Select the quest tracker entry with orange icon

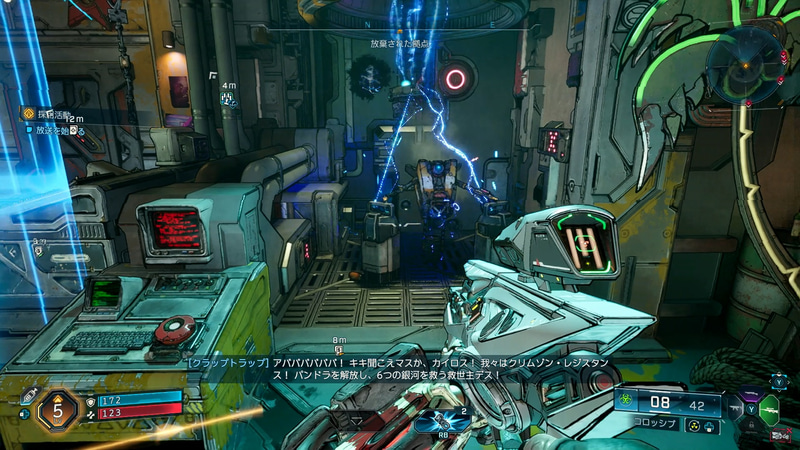tap(28, 114)
